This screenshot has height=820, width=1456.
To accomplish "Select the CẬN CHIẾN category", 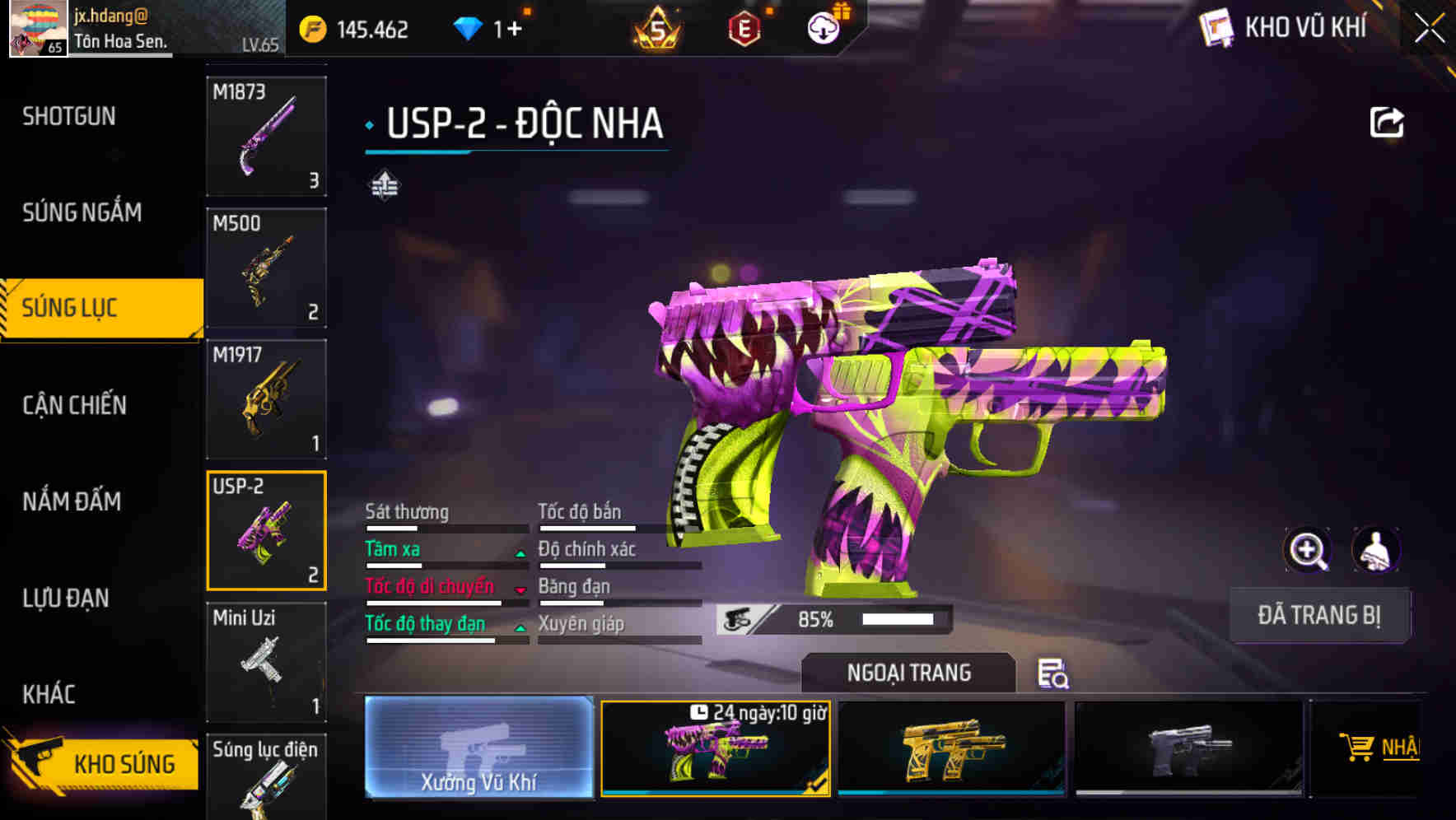I will click(72, 405).
